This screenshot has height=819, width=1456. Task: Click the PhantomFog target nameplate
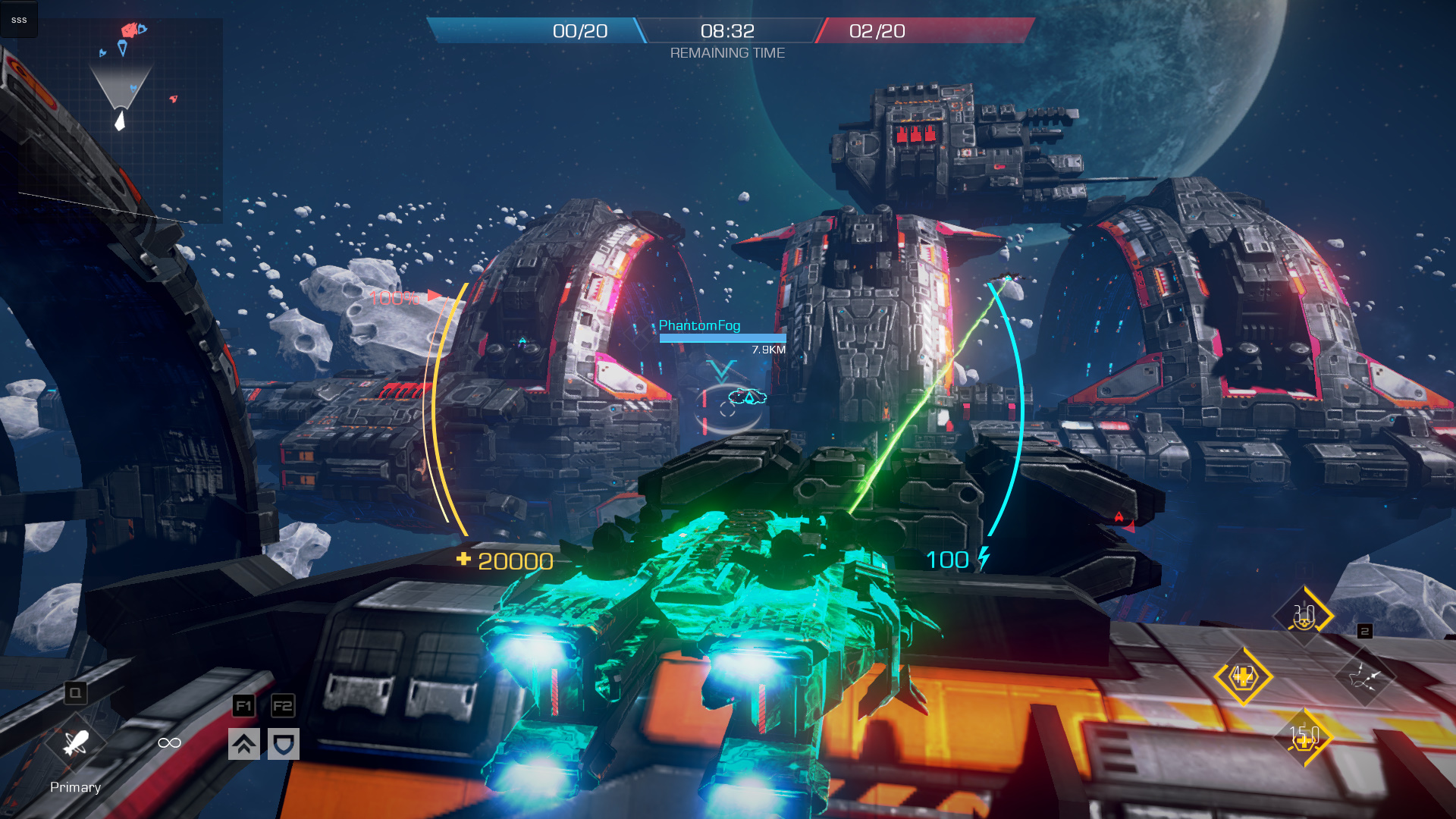(698, 325)
